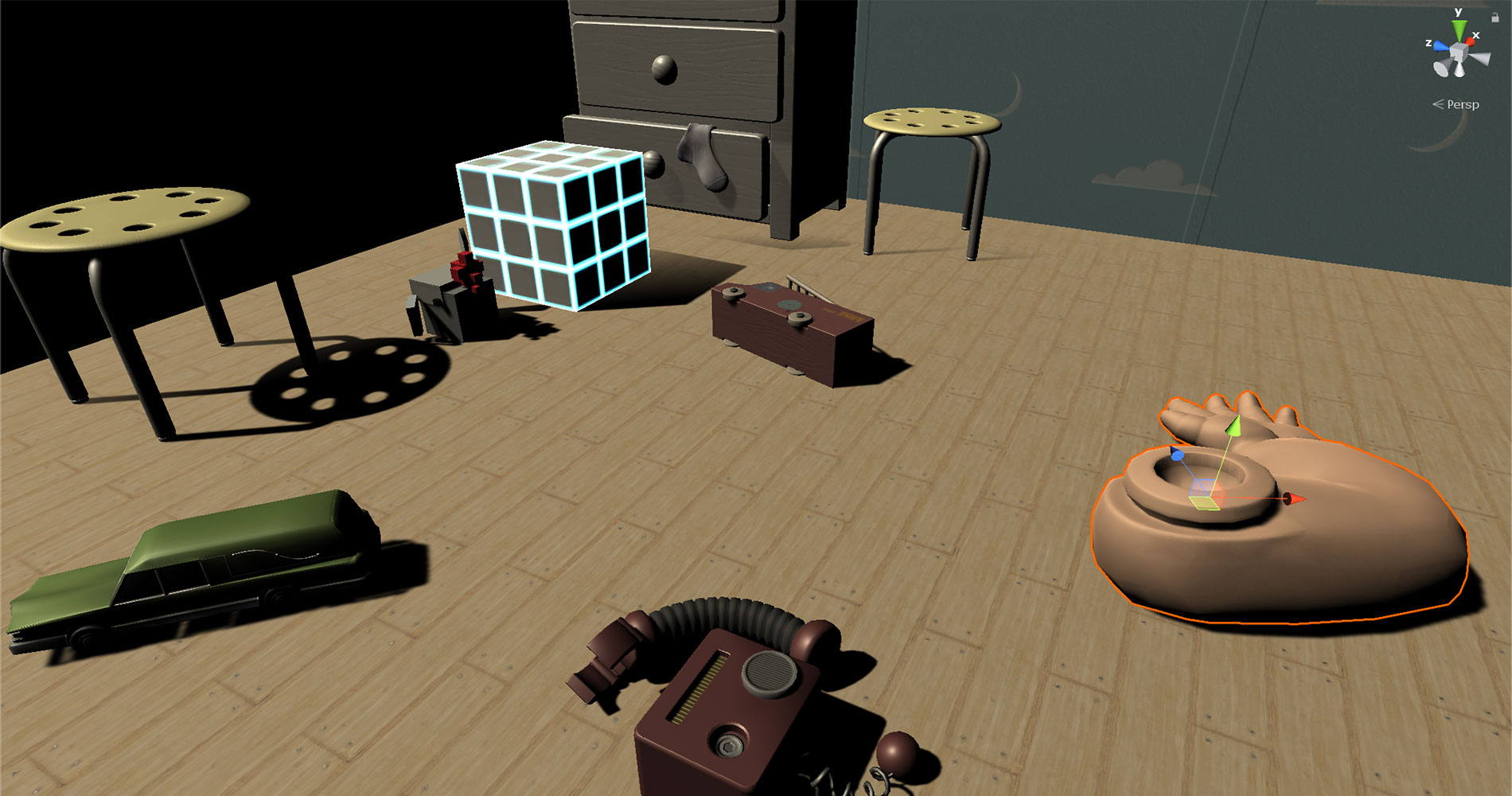Click the blue Z axis on the scene gizmo
Viewport: 1512px width, 796px height.
[x=1440, y=46]
